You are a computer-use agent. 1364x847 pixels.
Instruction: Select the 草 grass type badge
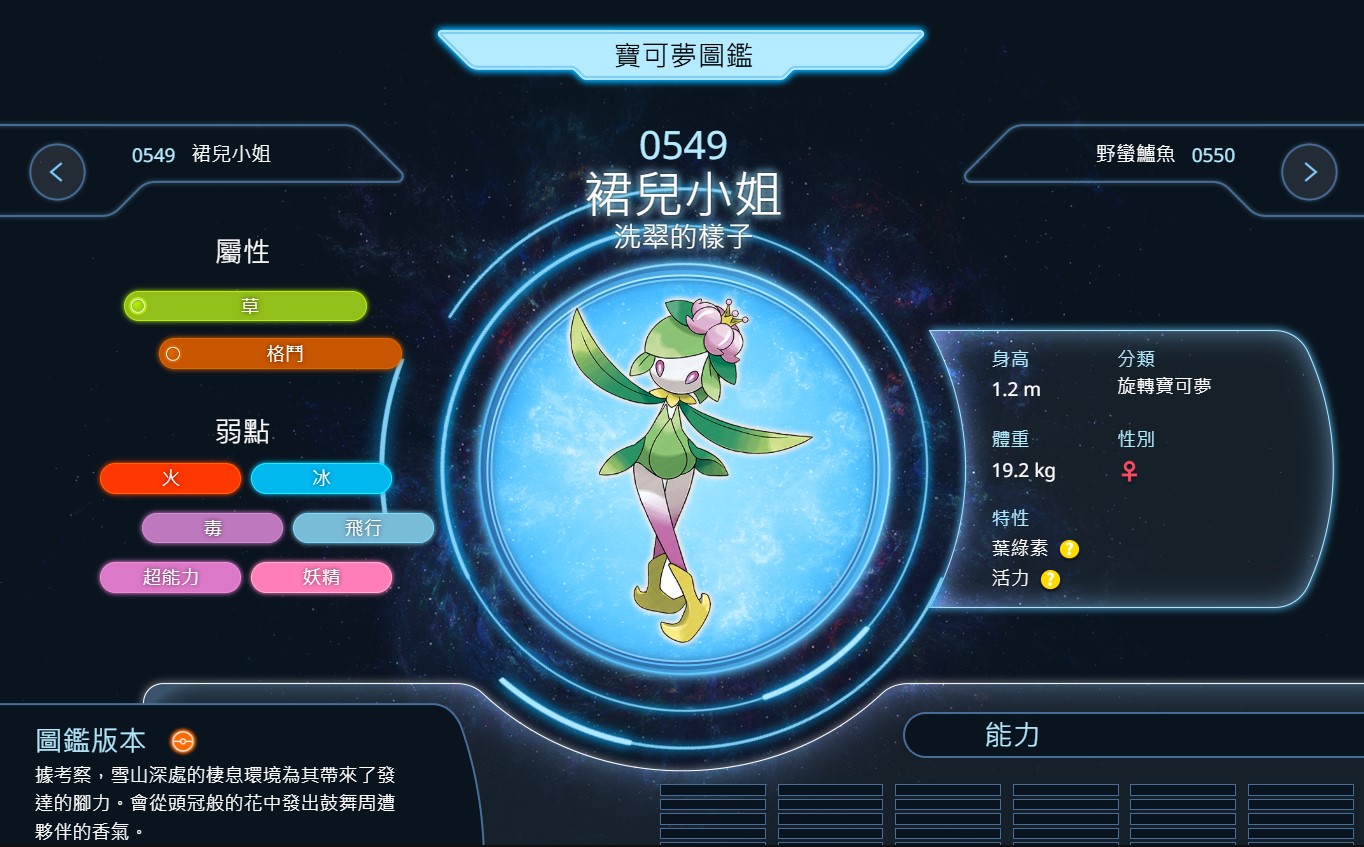245,306
